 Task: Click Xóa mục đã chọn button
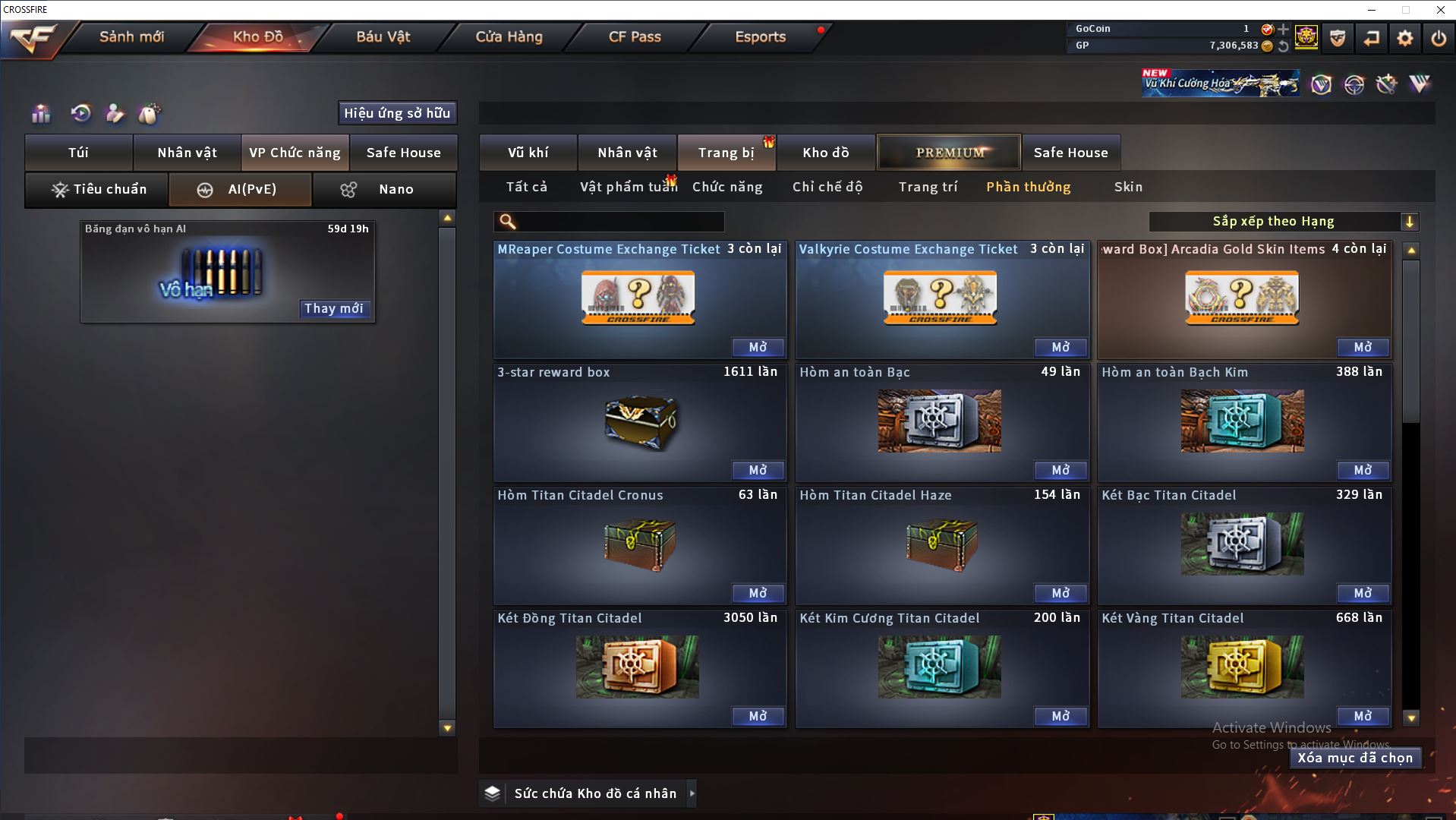tap(1355, 758)
